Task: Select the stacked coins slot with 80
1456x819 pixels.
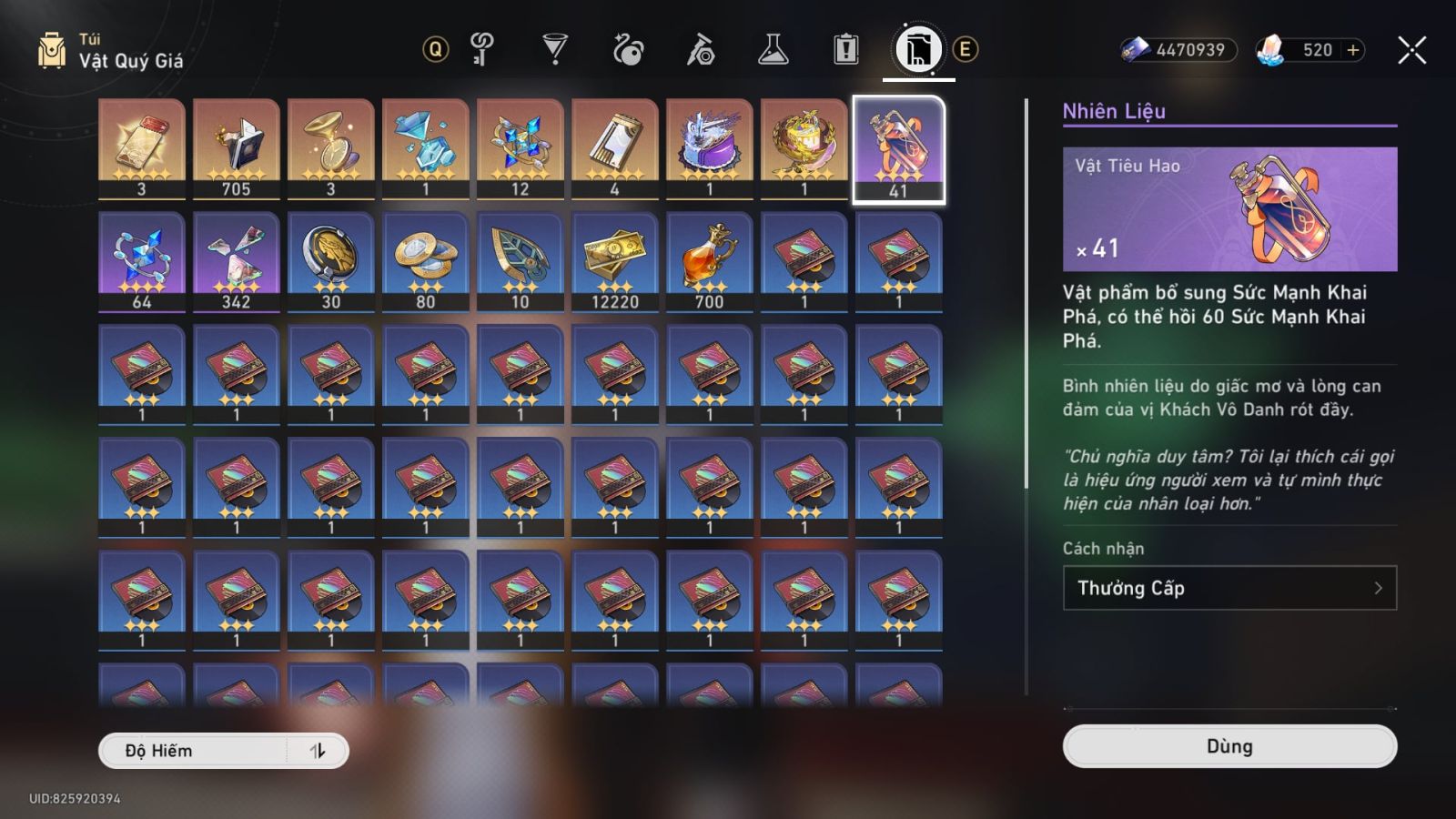Action: (426, 261)
